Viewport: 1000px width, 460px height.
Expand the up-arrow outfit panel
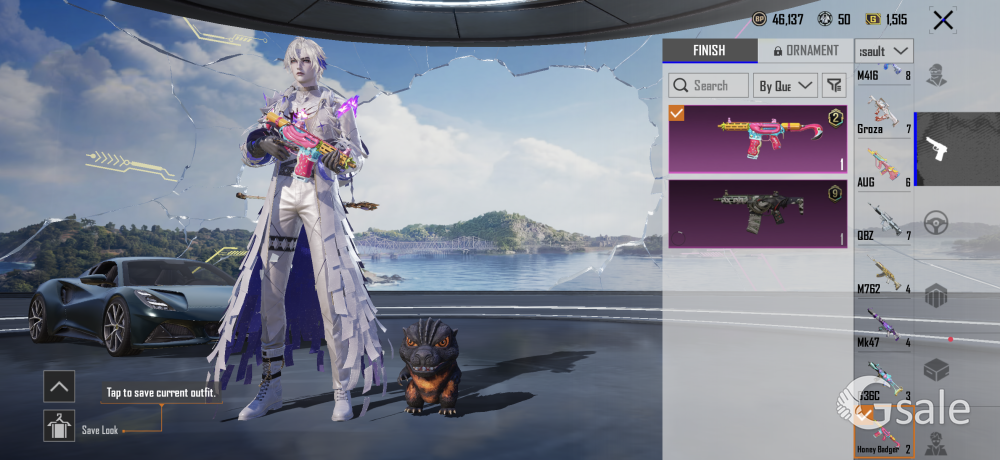tap(59, 385)
